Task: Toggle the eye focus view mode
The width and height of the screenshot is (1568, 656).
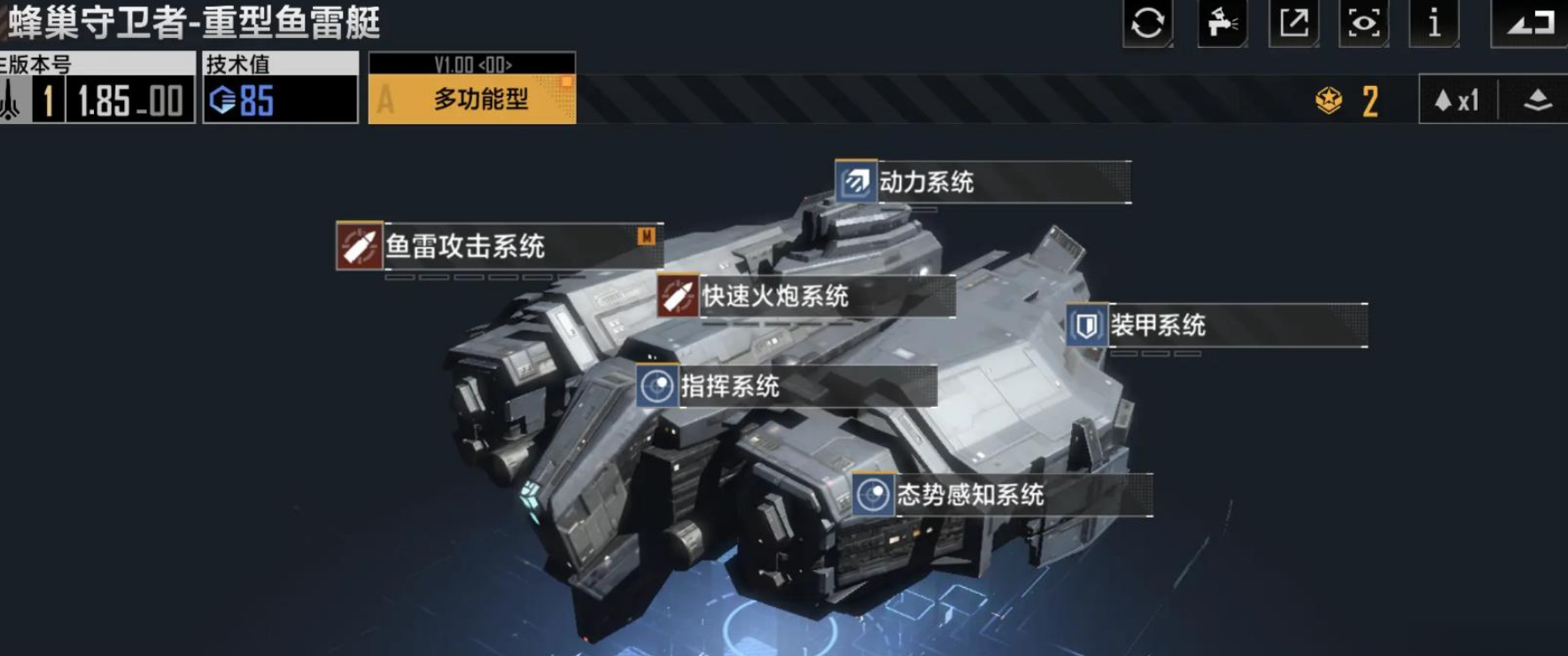Action: (x=1364, y=25)
